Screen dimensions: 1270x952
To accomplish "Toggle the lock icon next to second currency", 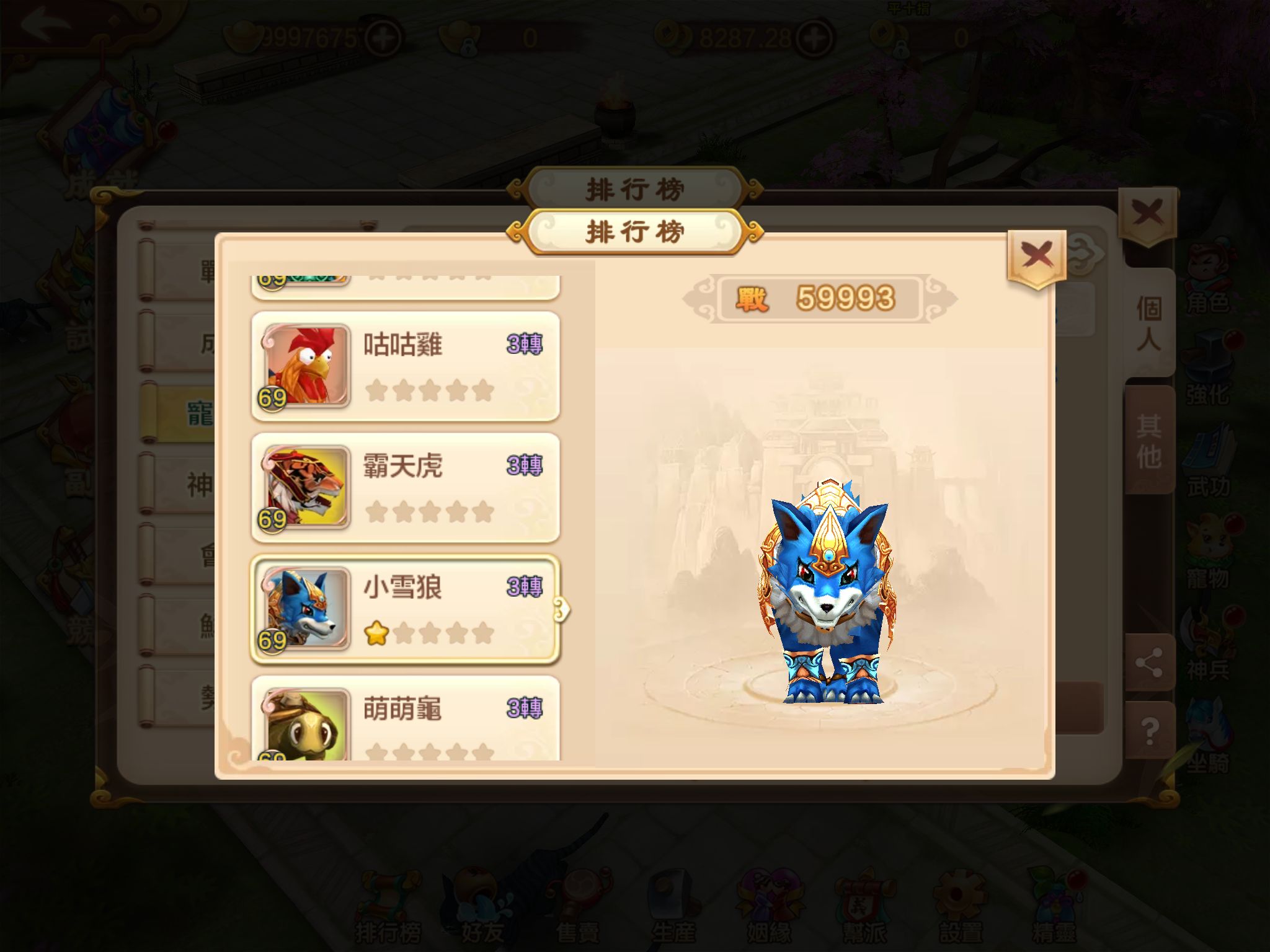I will (x=468, y=48).
